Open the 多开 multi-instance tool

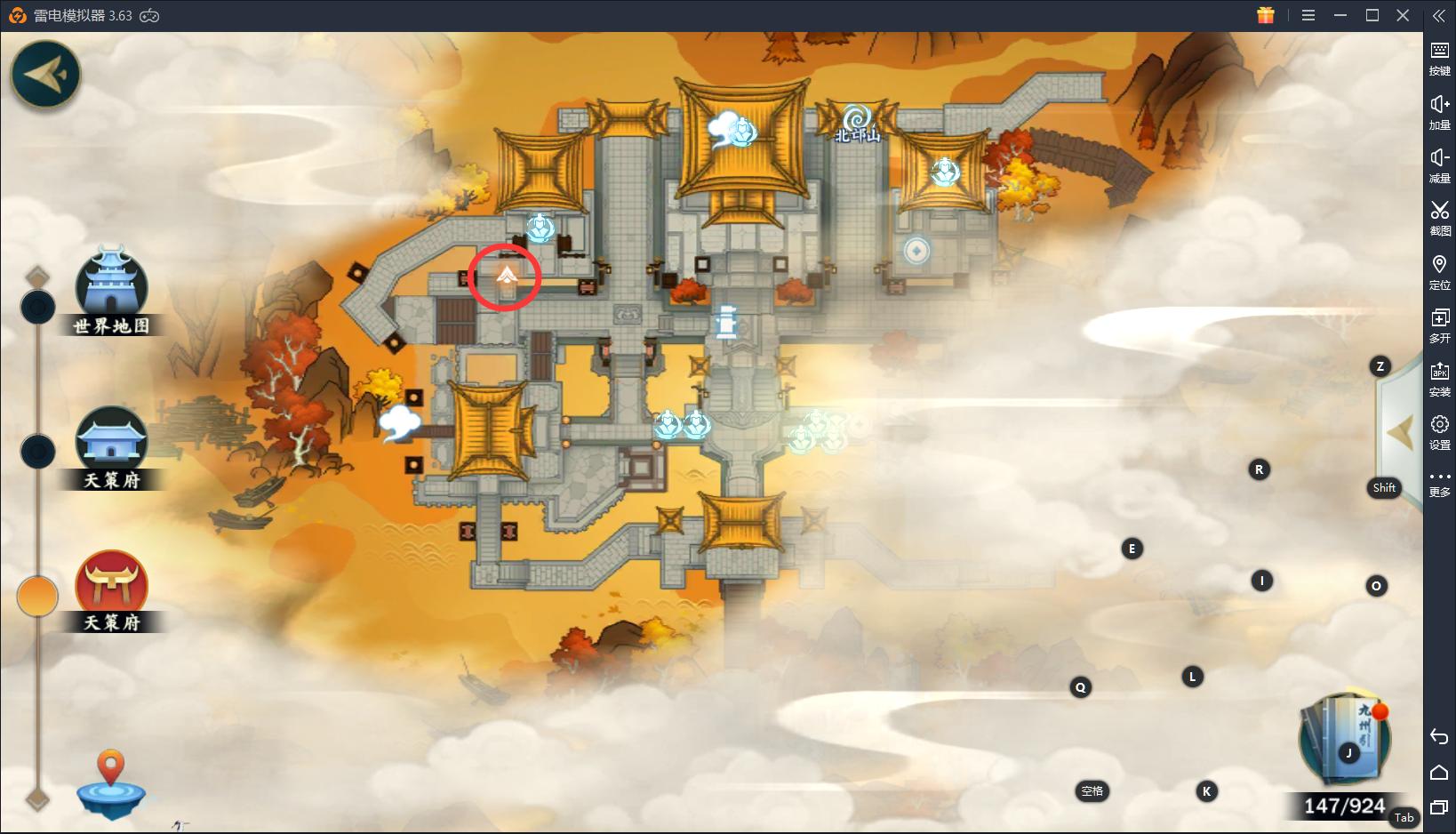point(1439,324)
